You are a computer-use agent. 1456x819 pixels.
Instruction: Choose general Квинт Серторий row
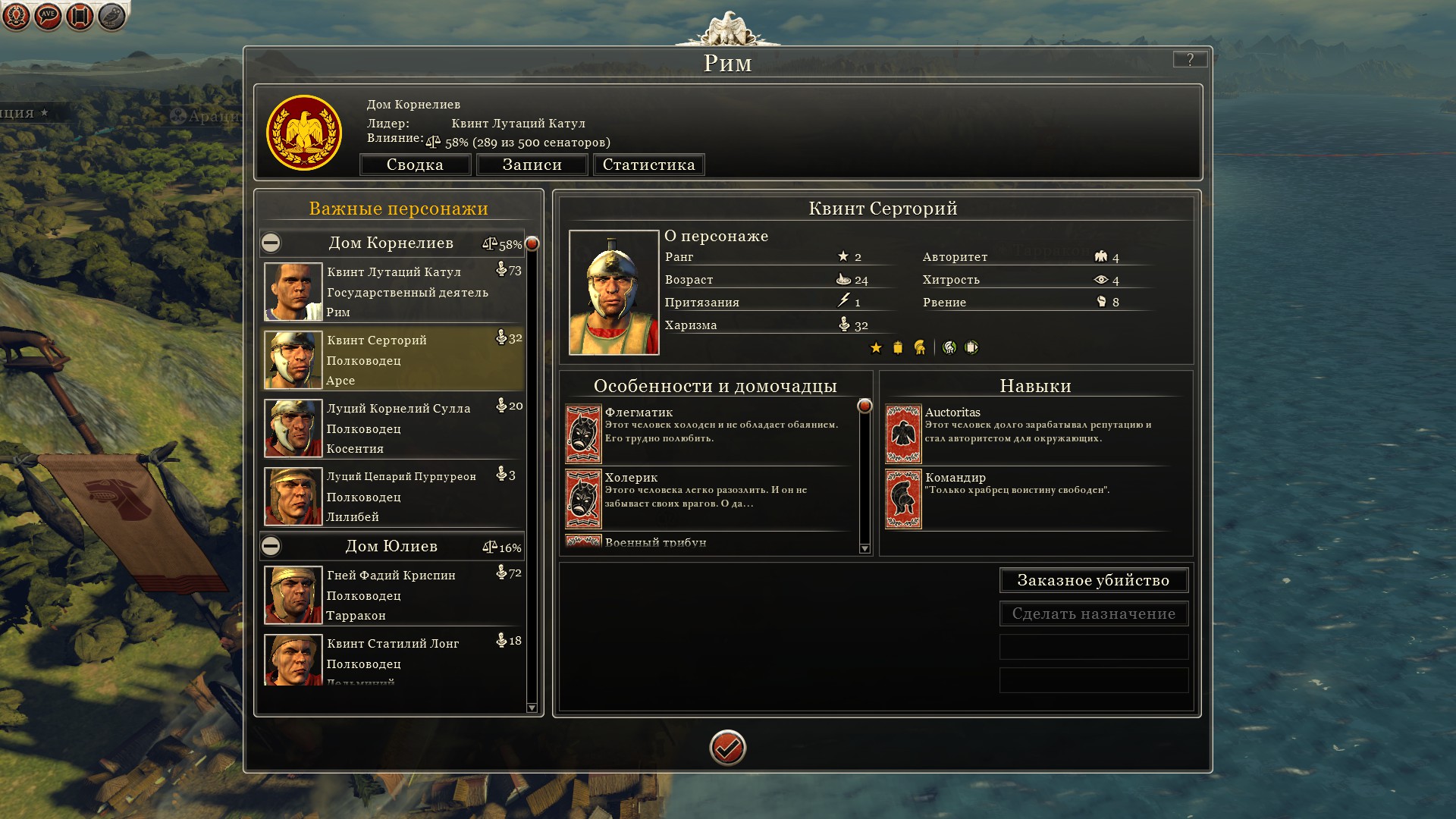pos(394,360)
